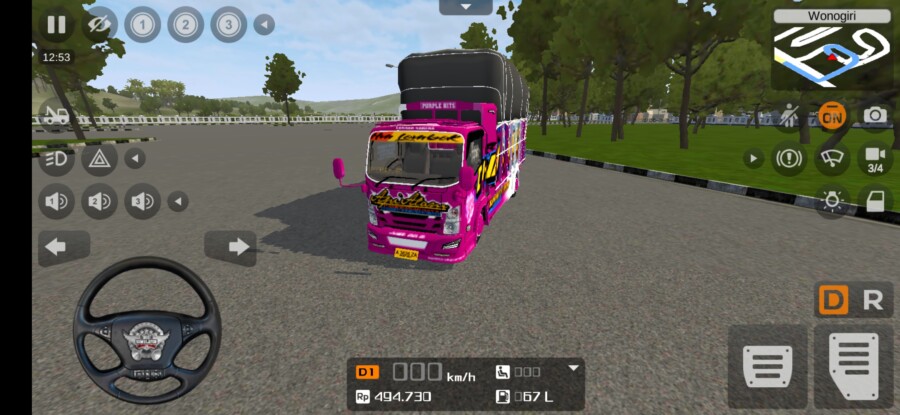
Task: Turn on the hazard warning lights
Action: (x=99, y=158)
